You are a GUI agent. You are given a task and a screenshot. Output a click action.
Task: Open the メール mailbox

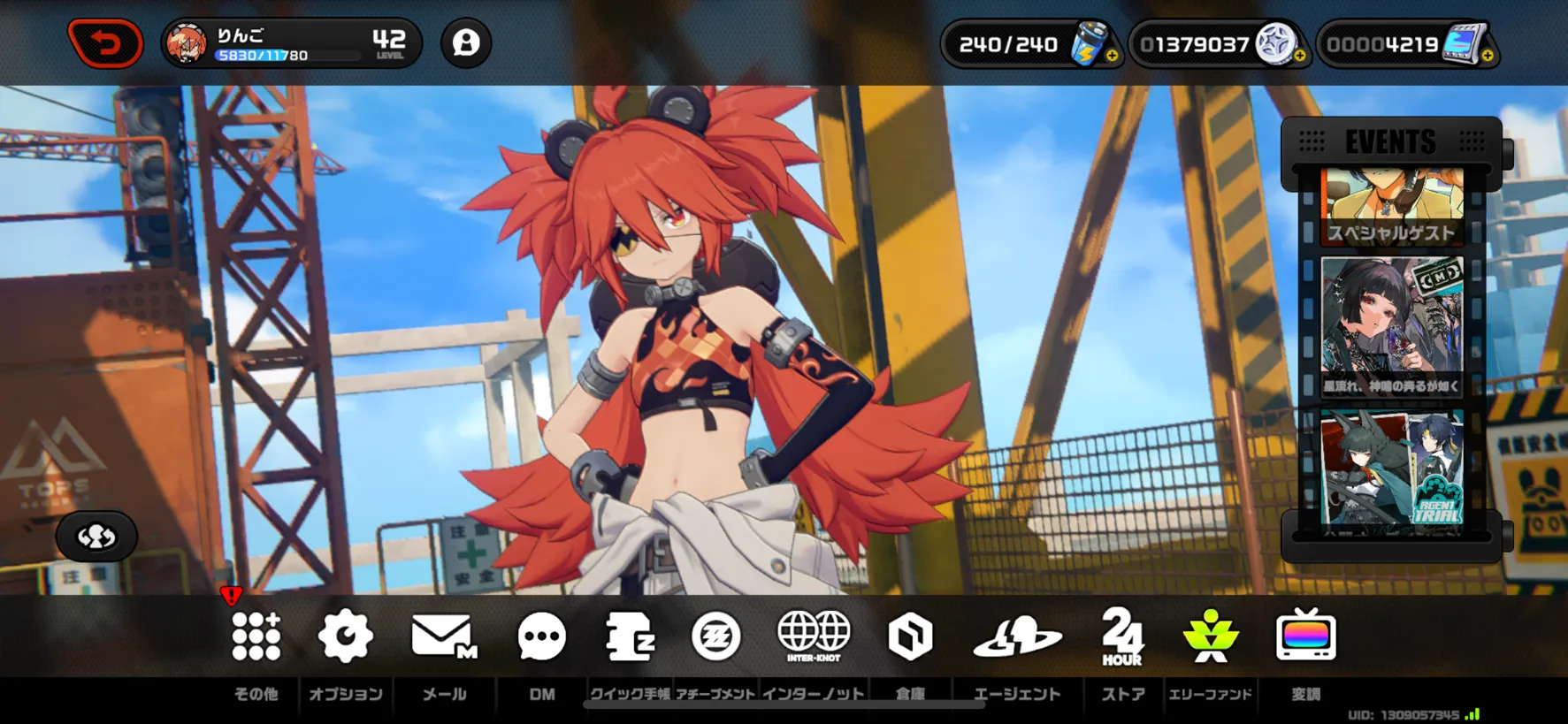point(444,636)
